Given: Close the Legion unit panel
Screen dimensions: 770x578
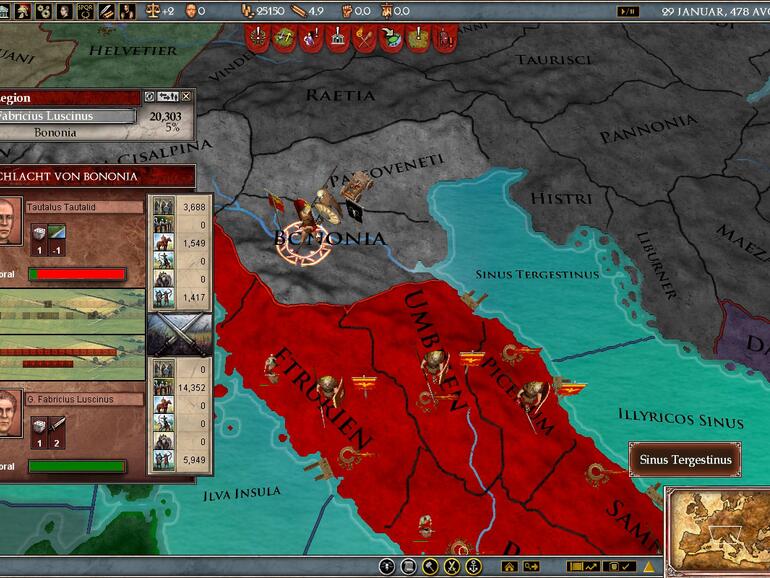Looking at the screenshot, I should tap(186, 97).
